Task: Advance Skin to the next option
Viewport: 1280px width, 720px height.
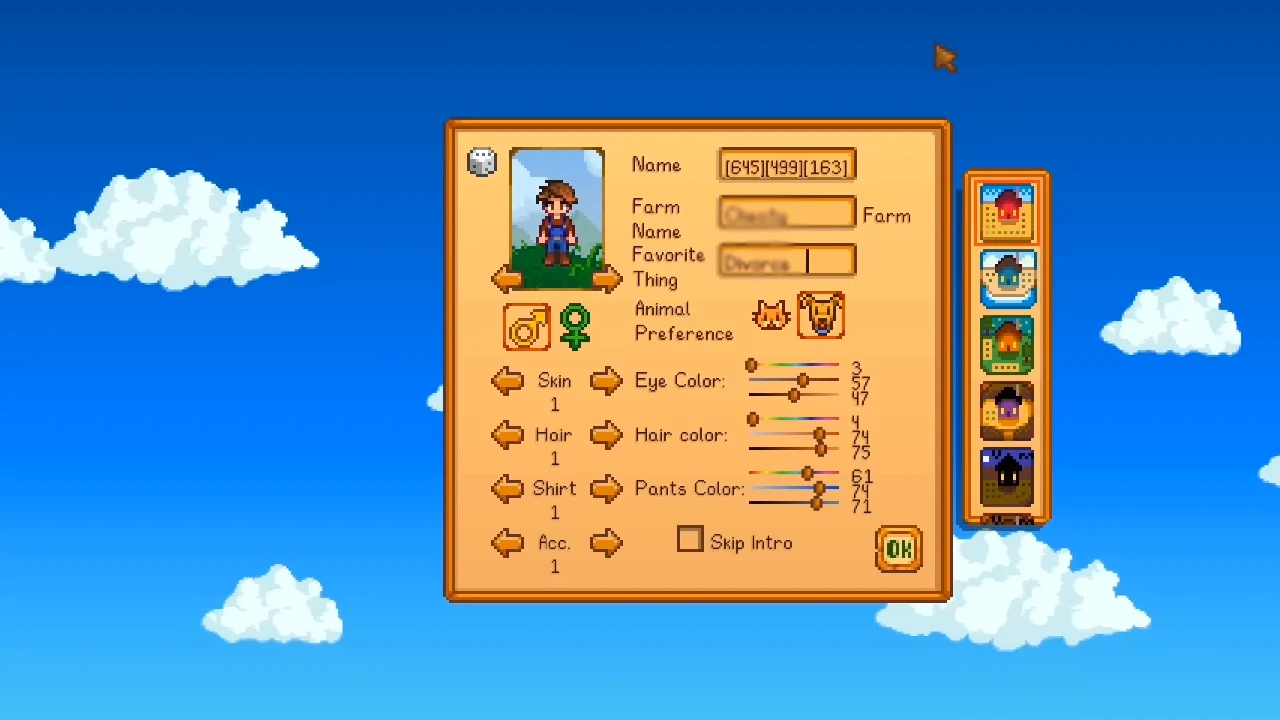Action: 606,381
